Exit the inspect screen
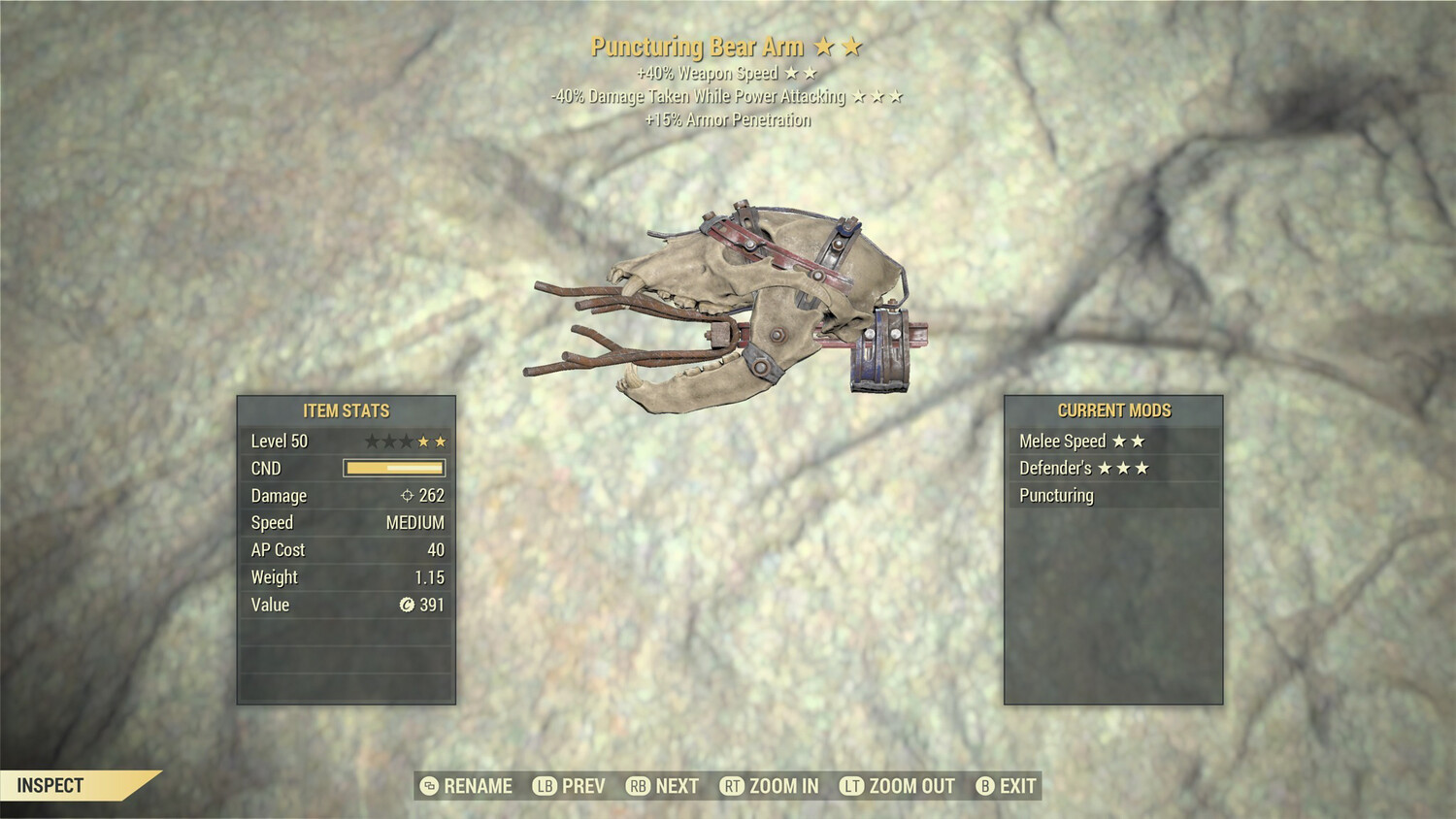The height and width of the screenshot is (819, 1456). 1007,786
